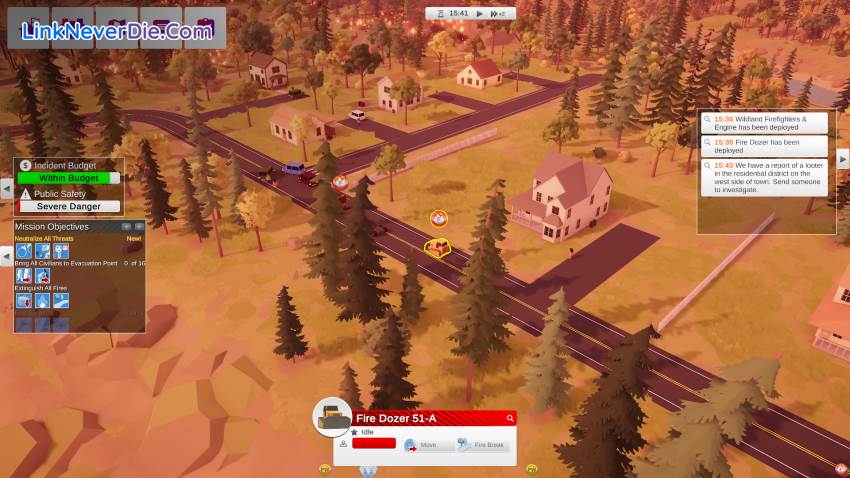
Task: Collapse the message log with the right arrow
Action: coord(842,159)
